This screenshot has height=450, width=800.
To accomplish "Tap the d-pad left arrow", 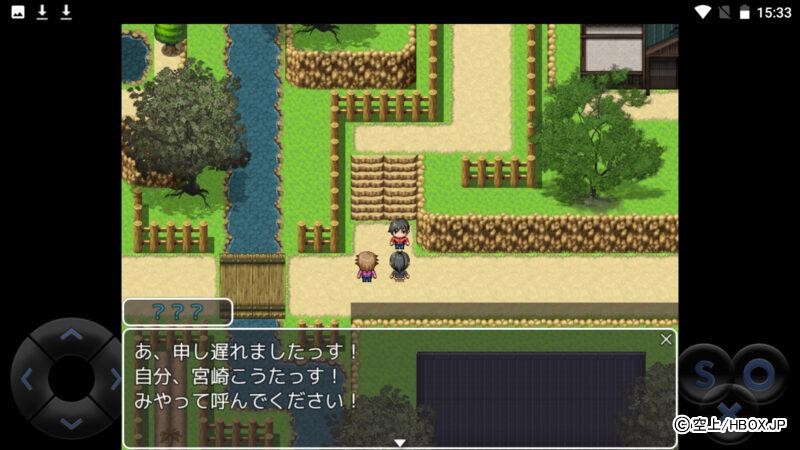I will [27, 379].
